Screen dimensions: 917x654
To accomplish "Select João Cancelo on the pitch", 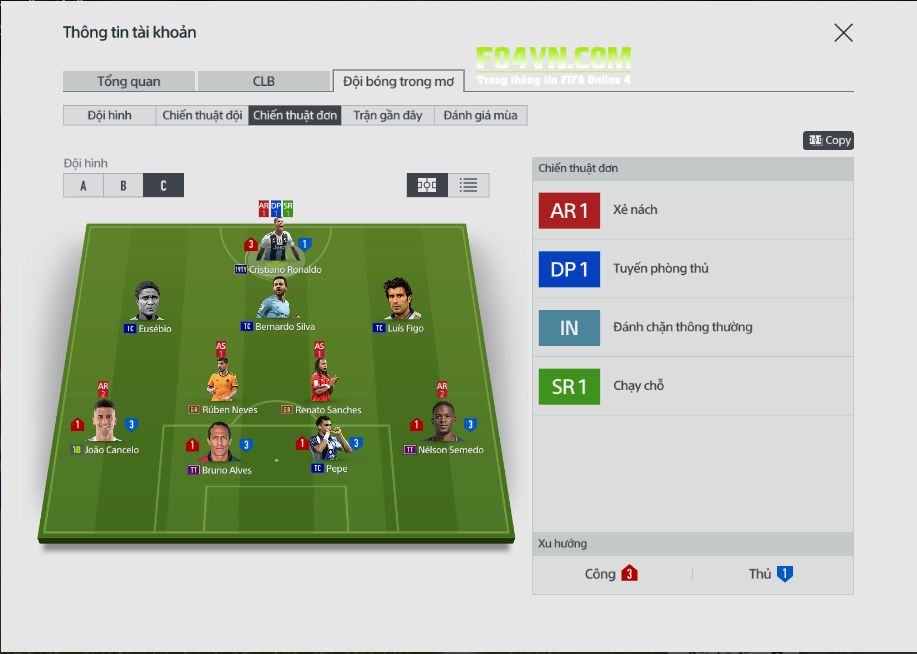I will tap(104, 425).
